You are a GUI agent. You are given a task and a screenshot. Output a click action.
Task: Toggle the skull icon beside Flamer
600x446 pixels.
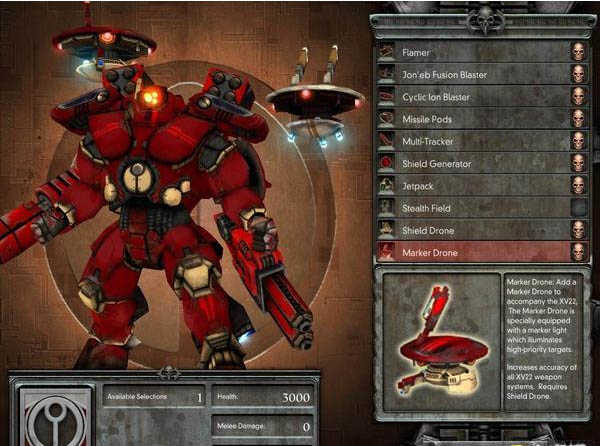click(580, 52)
